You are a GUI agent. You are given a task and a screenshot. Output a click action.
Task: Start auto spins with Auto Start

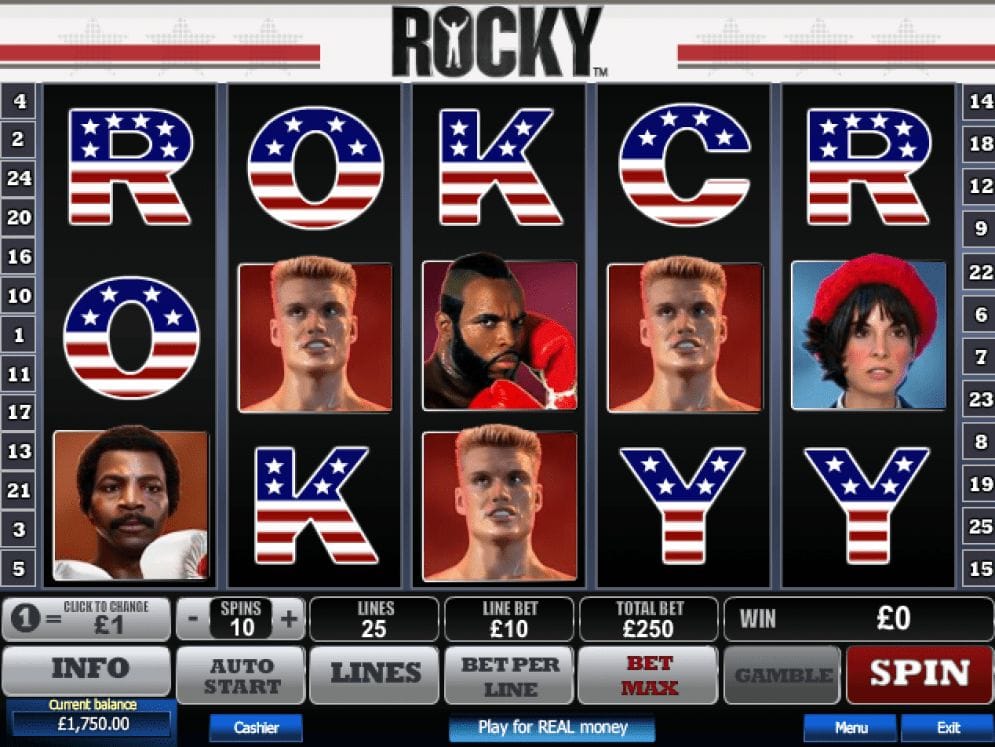coord(241,675)
